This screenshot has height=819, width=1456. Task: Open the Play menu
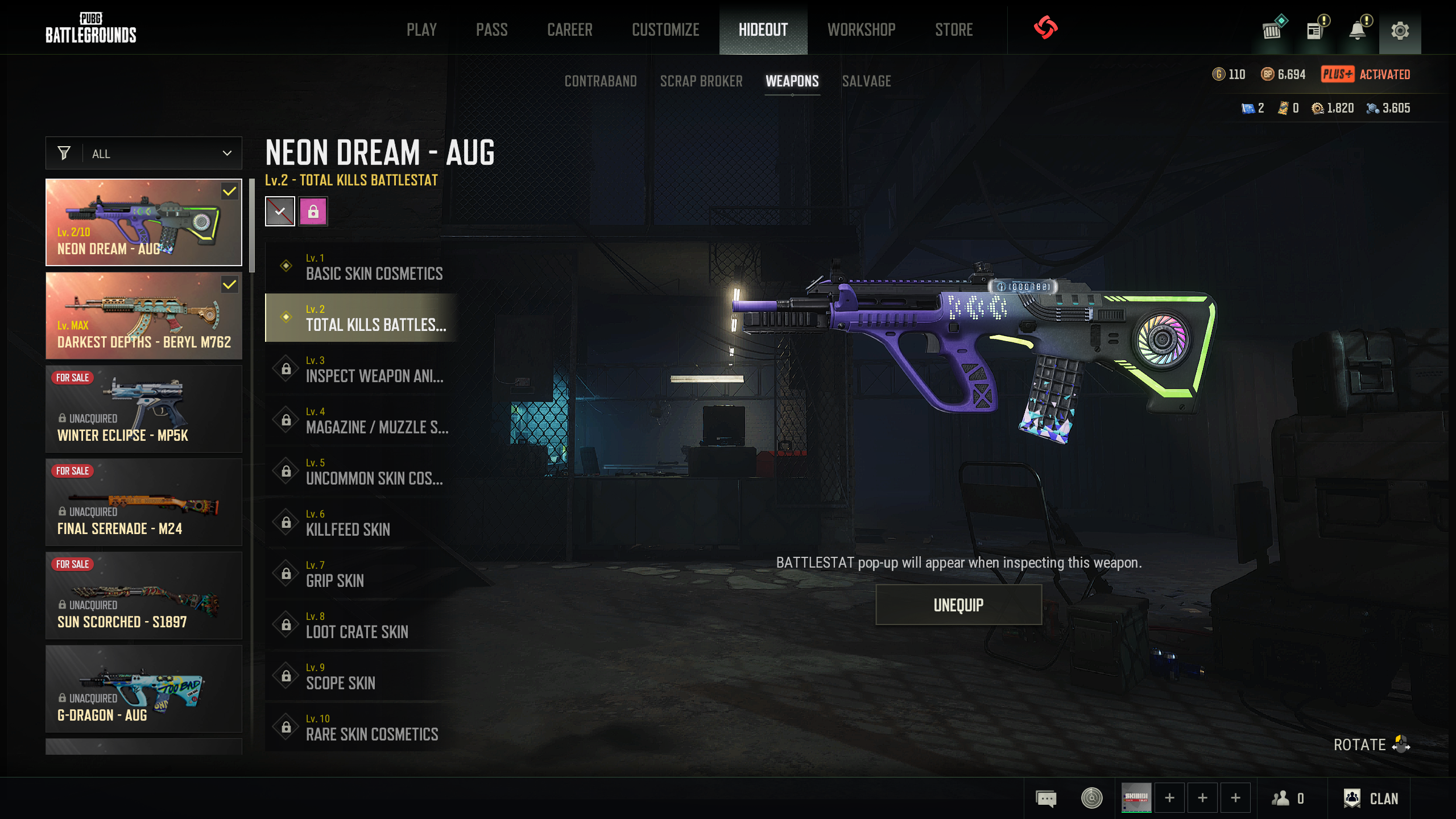pos(421,30)
